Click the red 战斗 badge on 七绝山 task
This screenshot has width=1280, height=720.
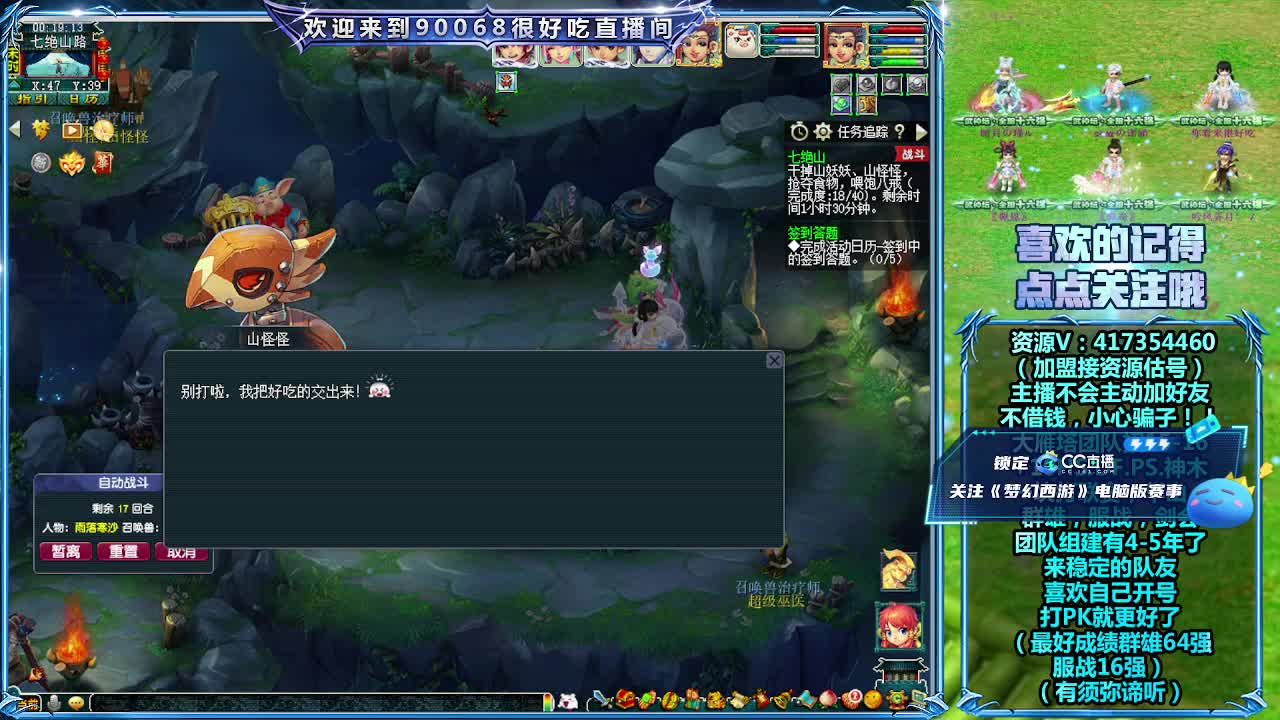912,155
